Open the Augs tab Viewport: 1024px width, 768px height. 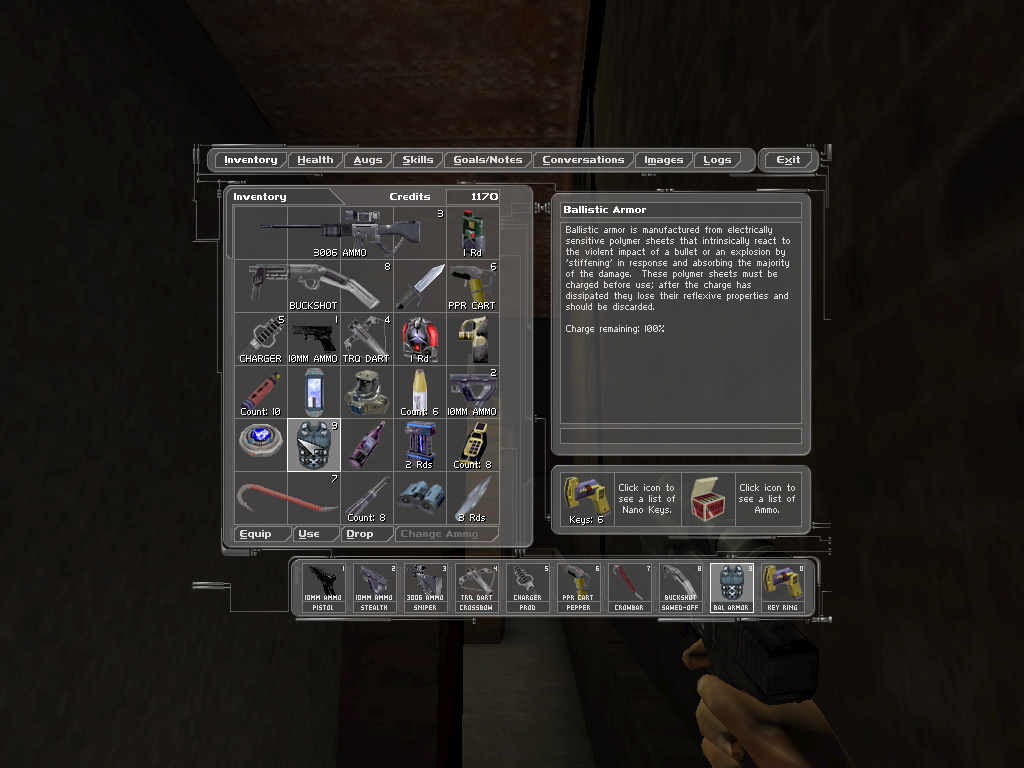[x=368, y=160]
